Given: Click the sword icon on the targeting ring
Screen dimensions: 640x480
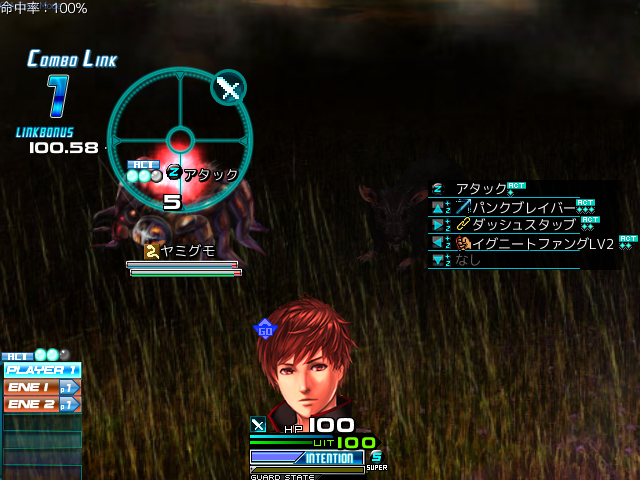Looking at the screenshot, I should 229,88.
